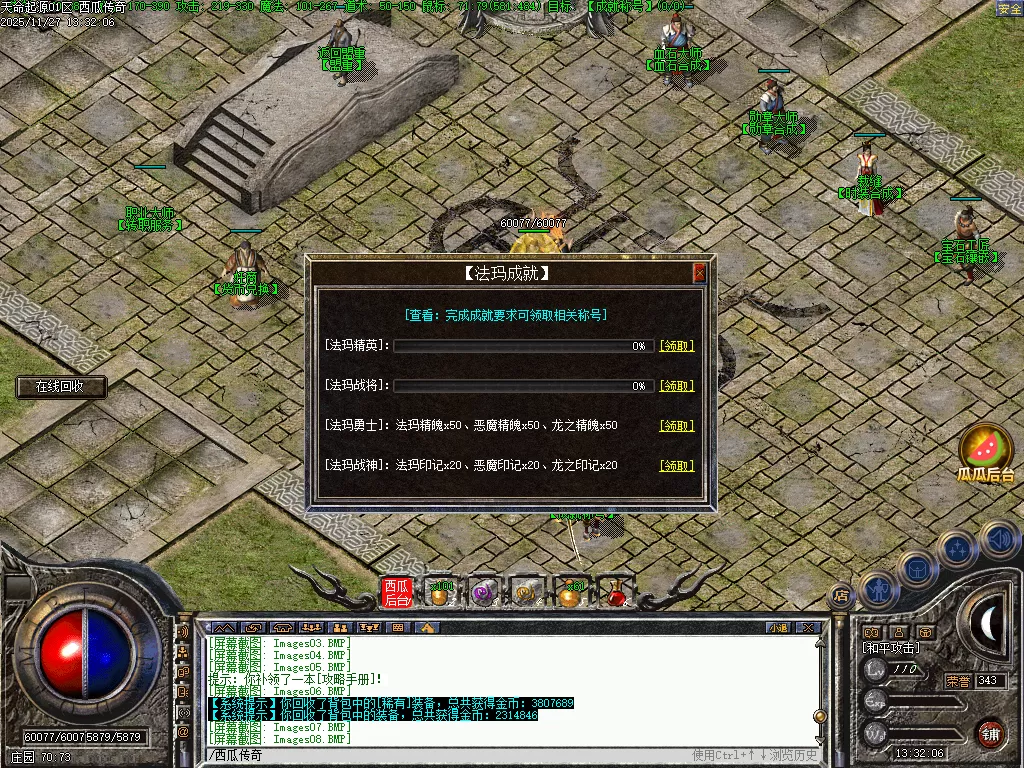1024x768 pixels.
Task: Claim the 法玛精英 title reward
Action: (676, 346)
